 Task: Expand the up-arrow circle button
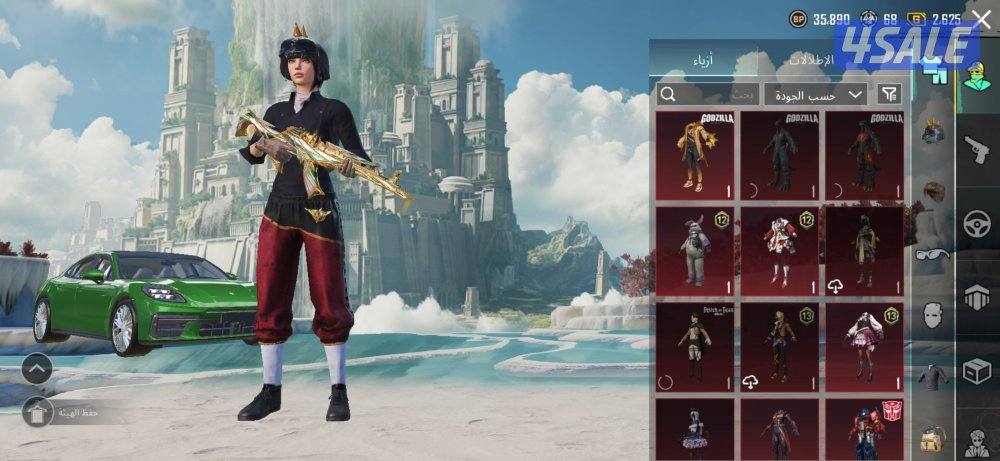[x=37, y=369]
